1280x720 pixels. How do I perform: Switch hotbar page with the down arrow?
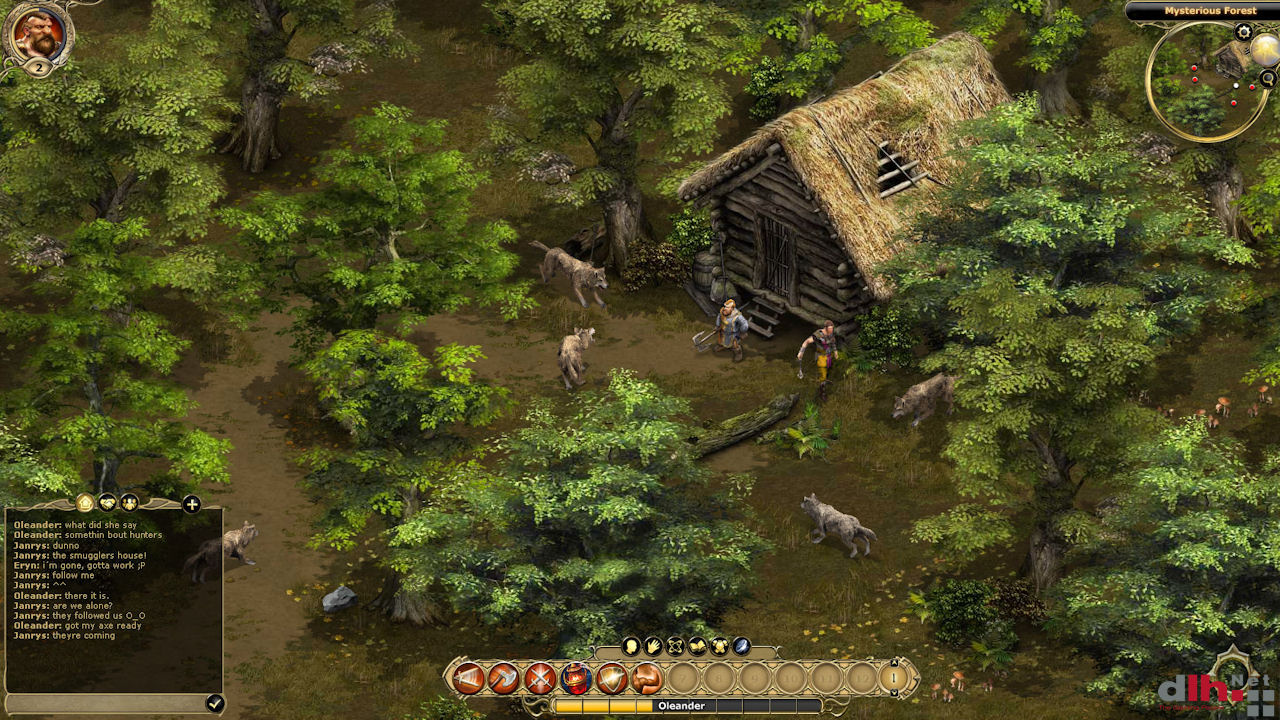pyautogui.click(x=895, y=692)
